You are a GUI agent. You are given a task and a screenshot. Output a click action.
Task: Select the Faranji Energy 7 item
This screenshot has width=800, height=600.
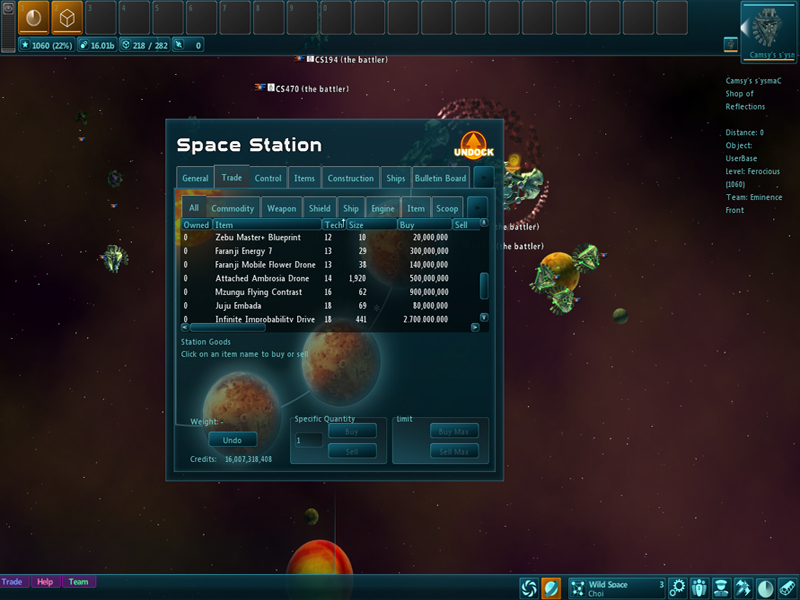[243, 251]
